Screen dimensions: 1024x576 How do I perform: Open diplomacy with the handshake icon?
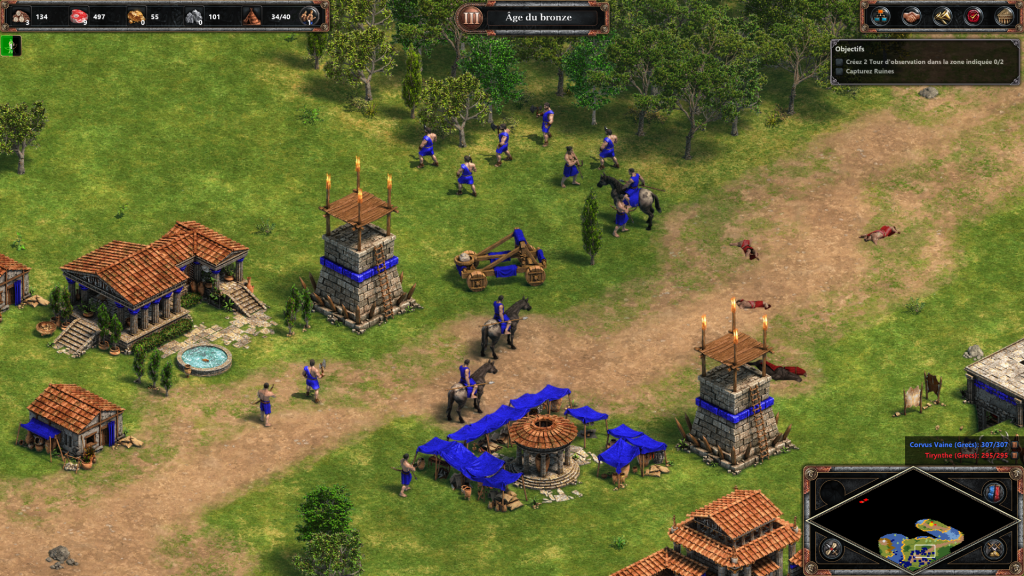tap(911, 16)
